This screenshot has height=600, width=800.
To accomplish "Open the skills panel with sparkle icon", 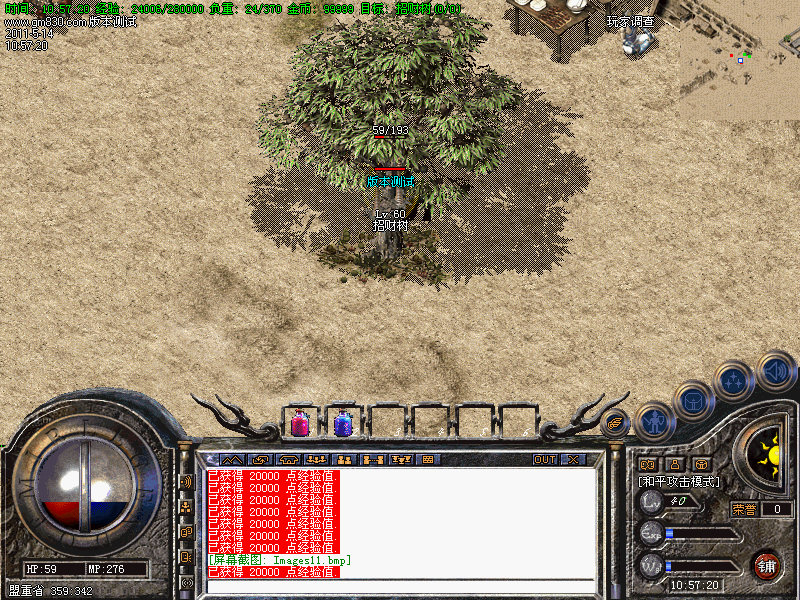I will point(734,381).
